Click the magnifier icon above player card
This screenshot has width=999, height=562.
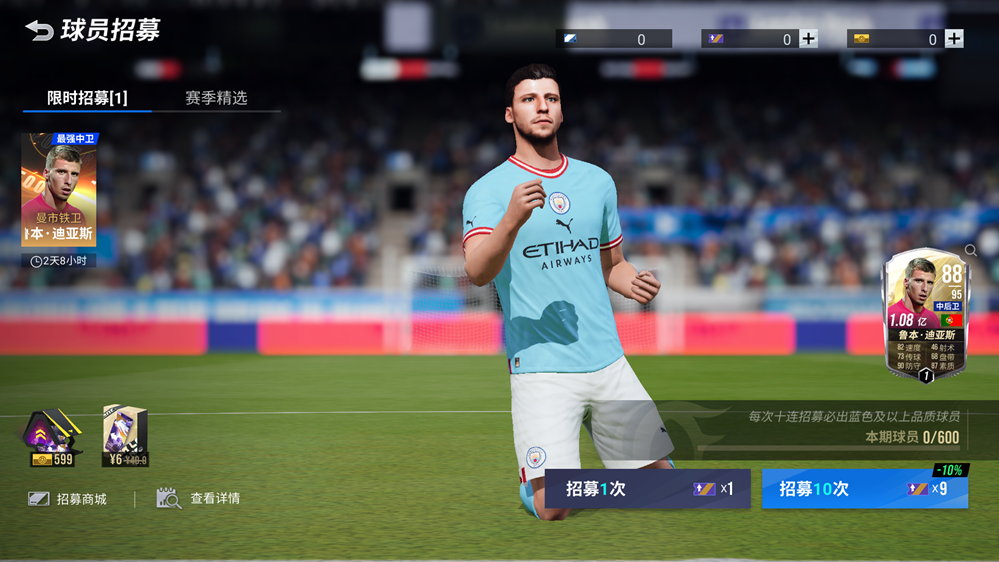[x=971, y=250]
